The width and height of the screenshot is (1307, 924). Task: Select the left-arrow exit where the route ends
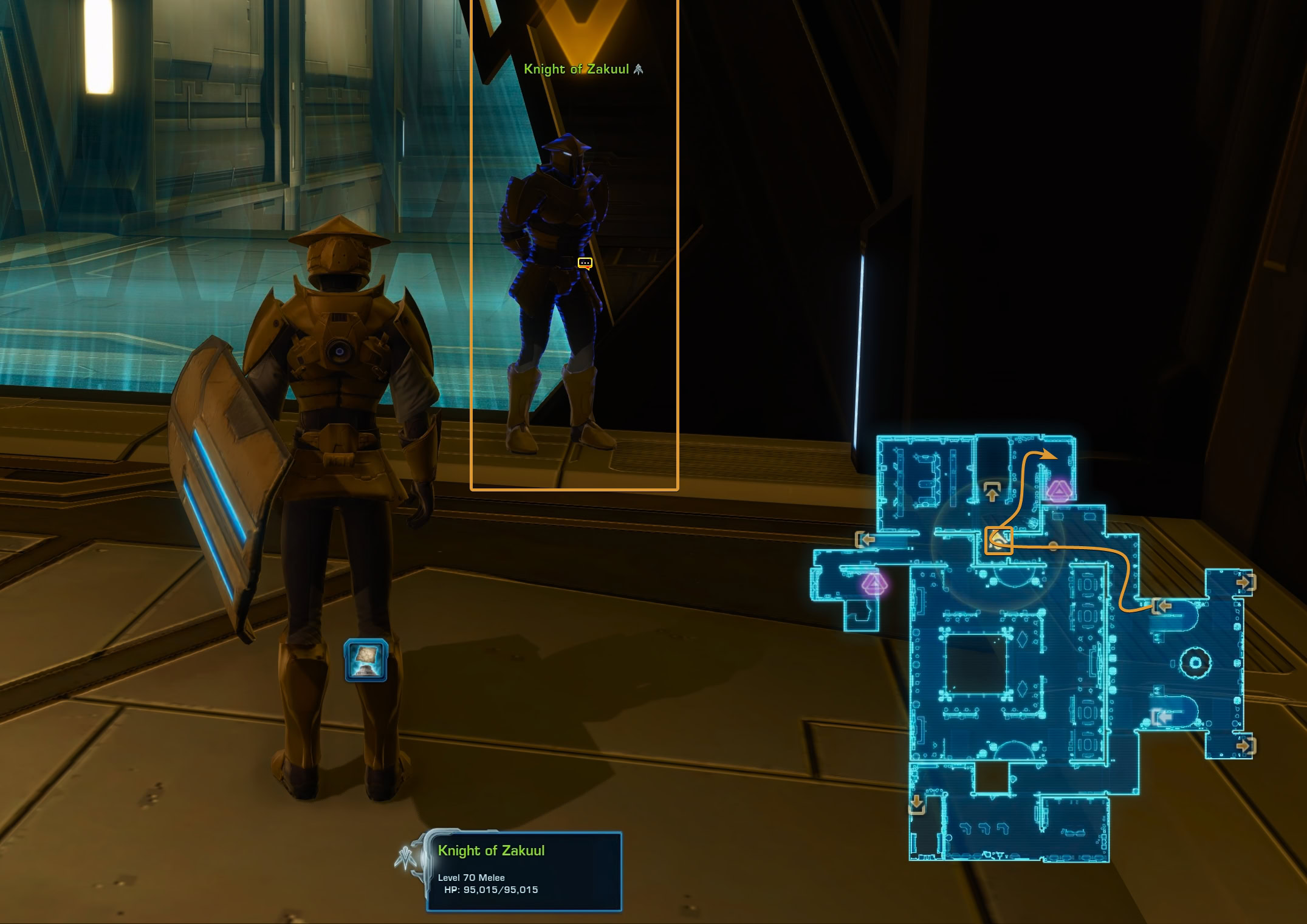pyautogui.click(x=1161, y=606)
